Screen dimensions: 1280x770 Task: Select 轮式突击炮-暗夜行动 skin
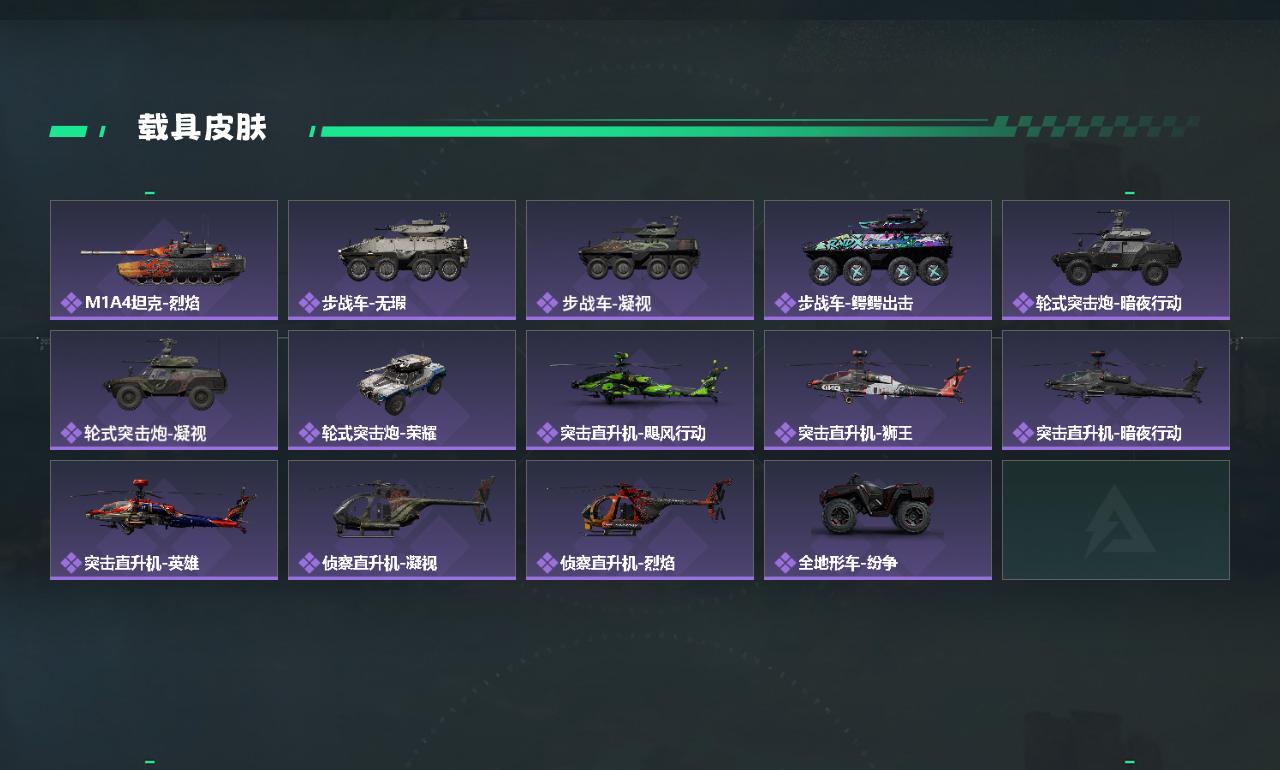coord(1116,259)
